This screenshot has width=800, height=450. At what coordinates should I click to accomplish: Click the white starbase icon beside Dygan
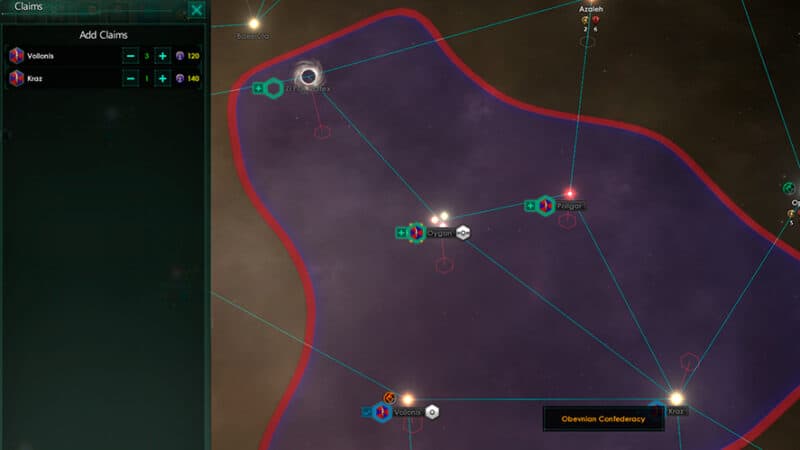463,233
